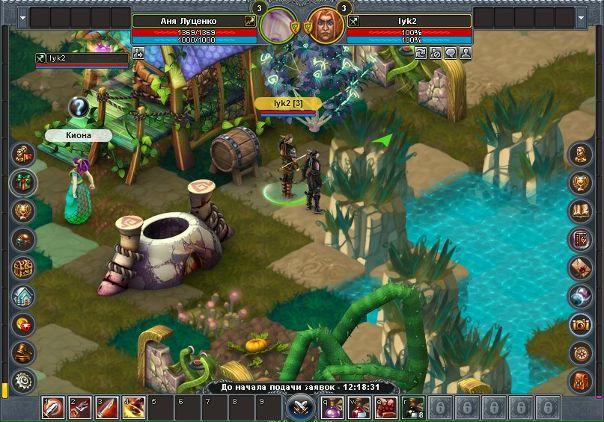The height and width of the screenshot is (422, 604).
Task: Click the camera screenshot icon
Action: 581,324
